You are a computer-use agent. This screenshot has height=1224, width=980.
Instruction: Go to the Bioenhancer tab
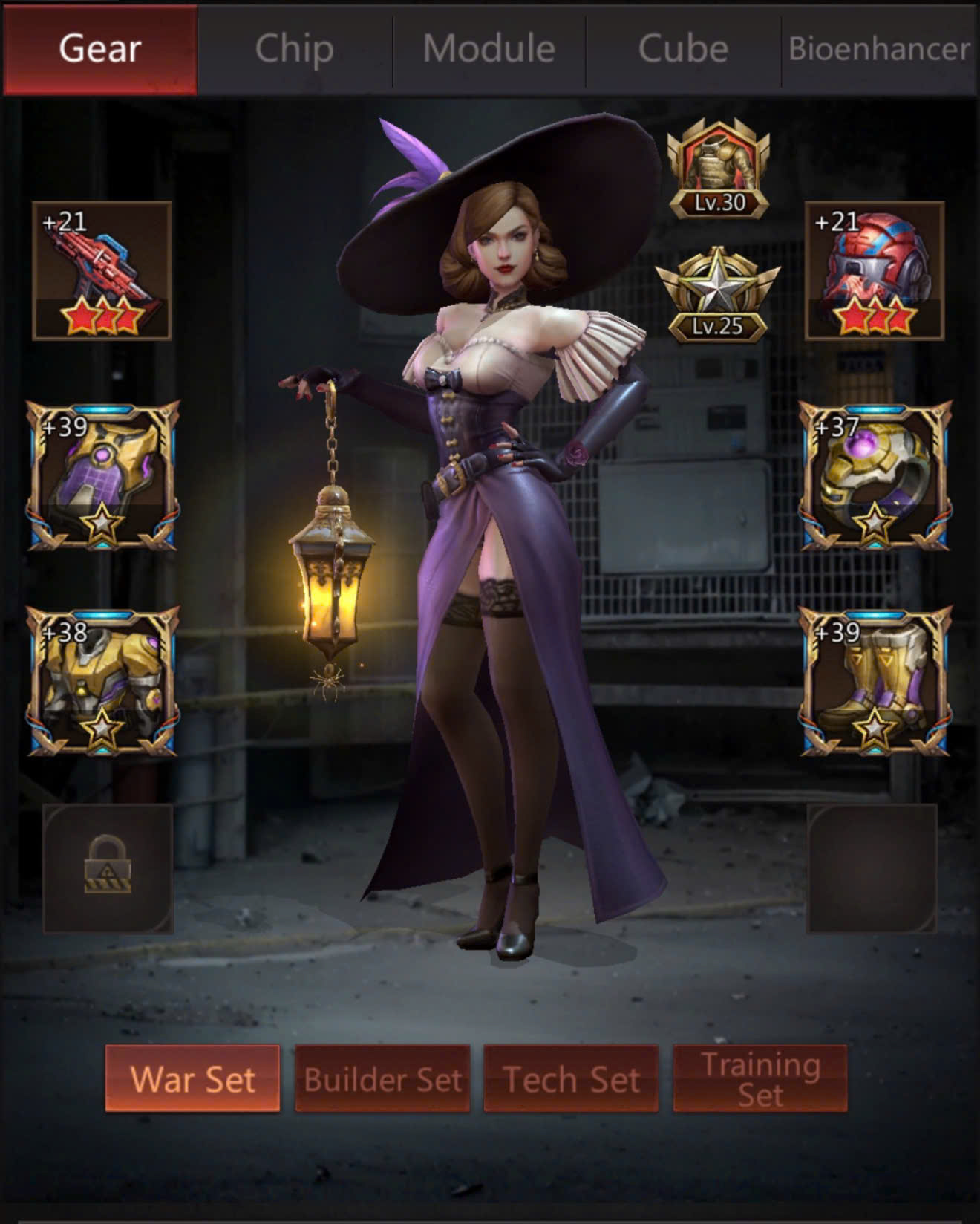tap(879, 49)
